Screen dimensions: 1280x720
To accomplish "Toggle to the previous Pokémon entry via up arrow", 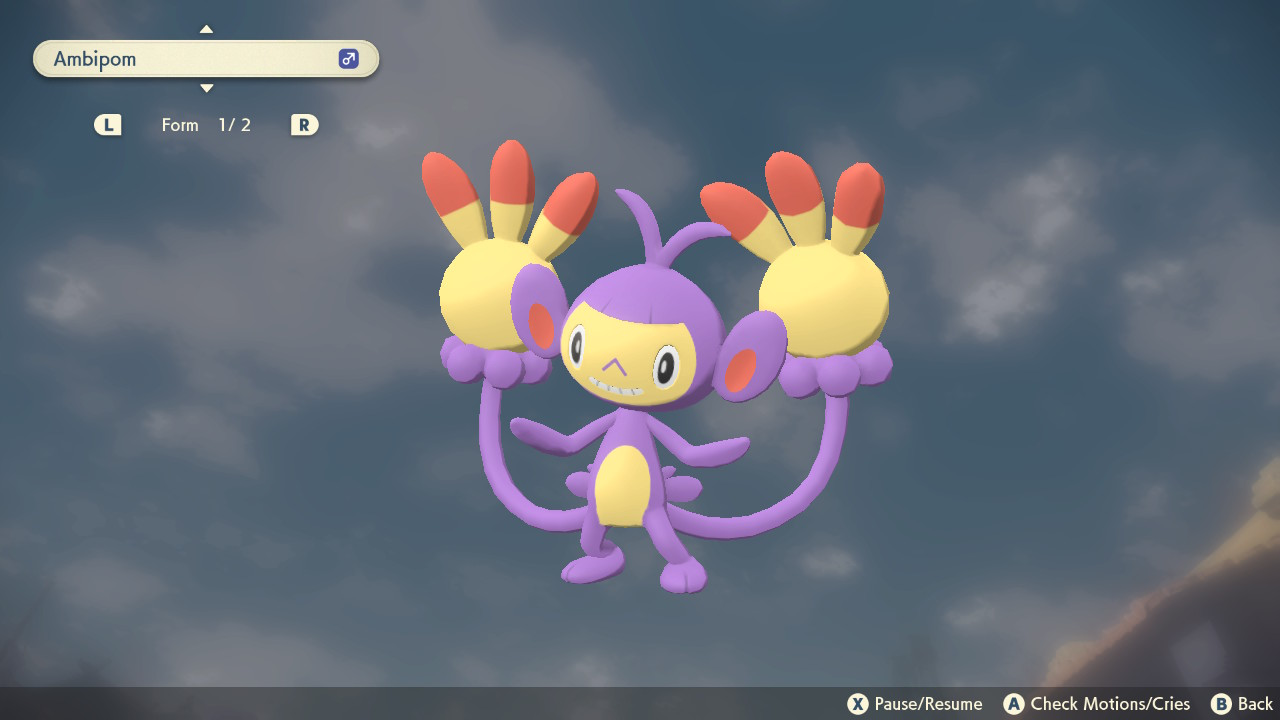I will click(x=206, y=29).
